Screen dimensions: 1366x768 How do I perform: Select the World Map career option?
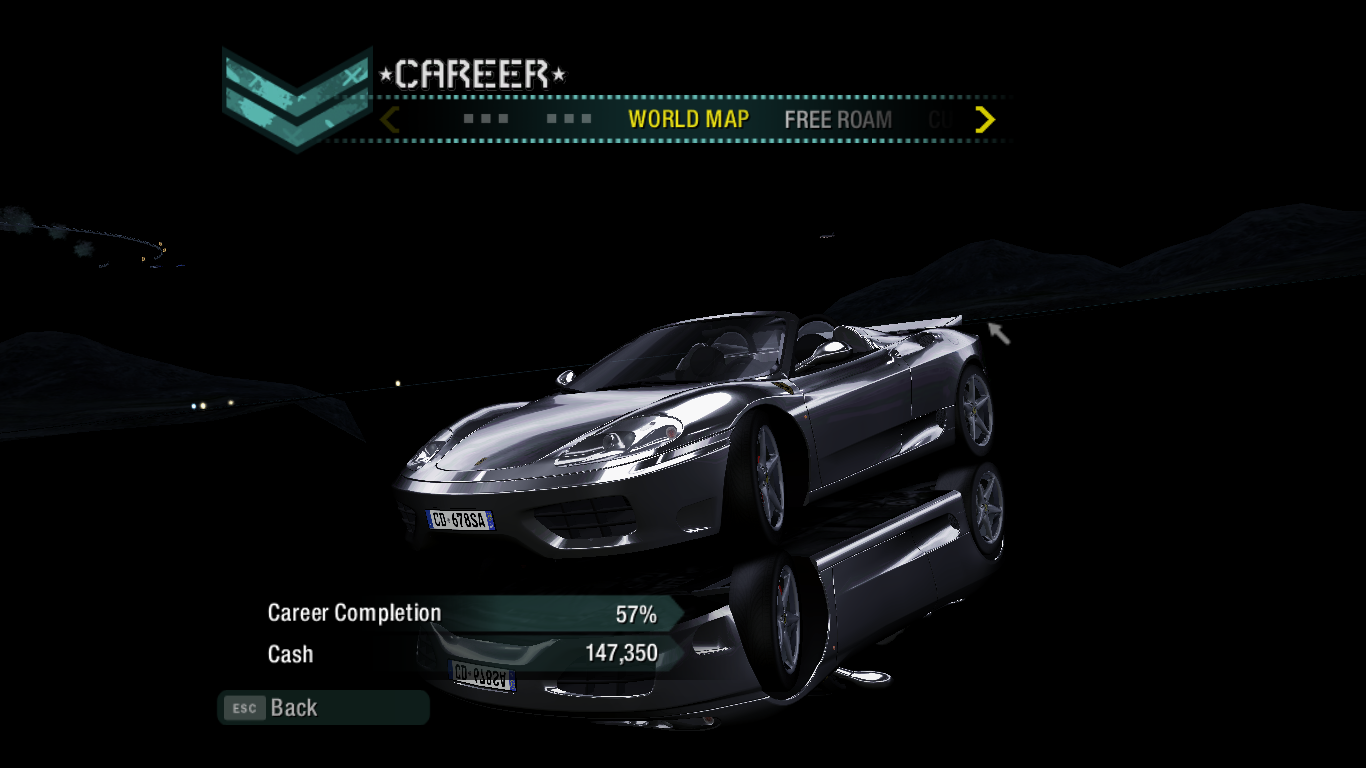coord(688,119)
